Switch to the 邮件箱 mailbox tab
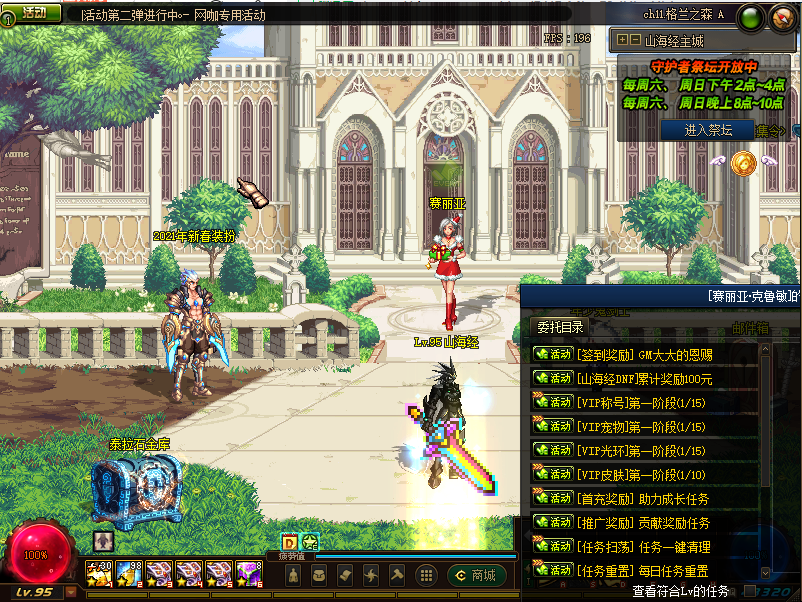The image size is (802, 602). click(750, 327)
